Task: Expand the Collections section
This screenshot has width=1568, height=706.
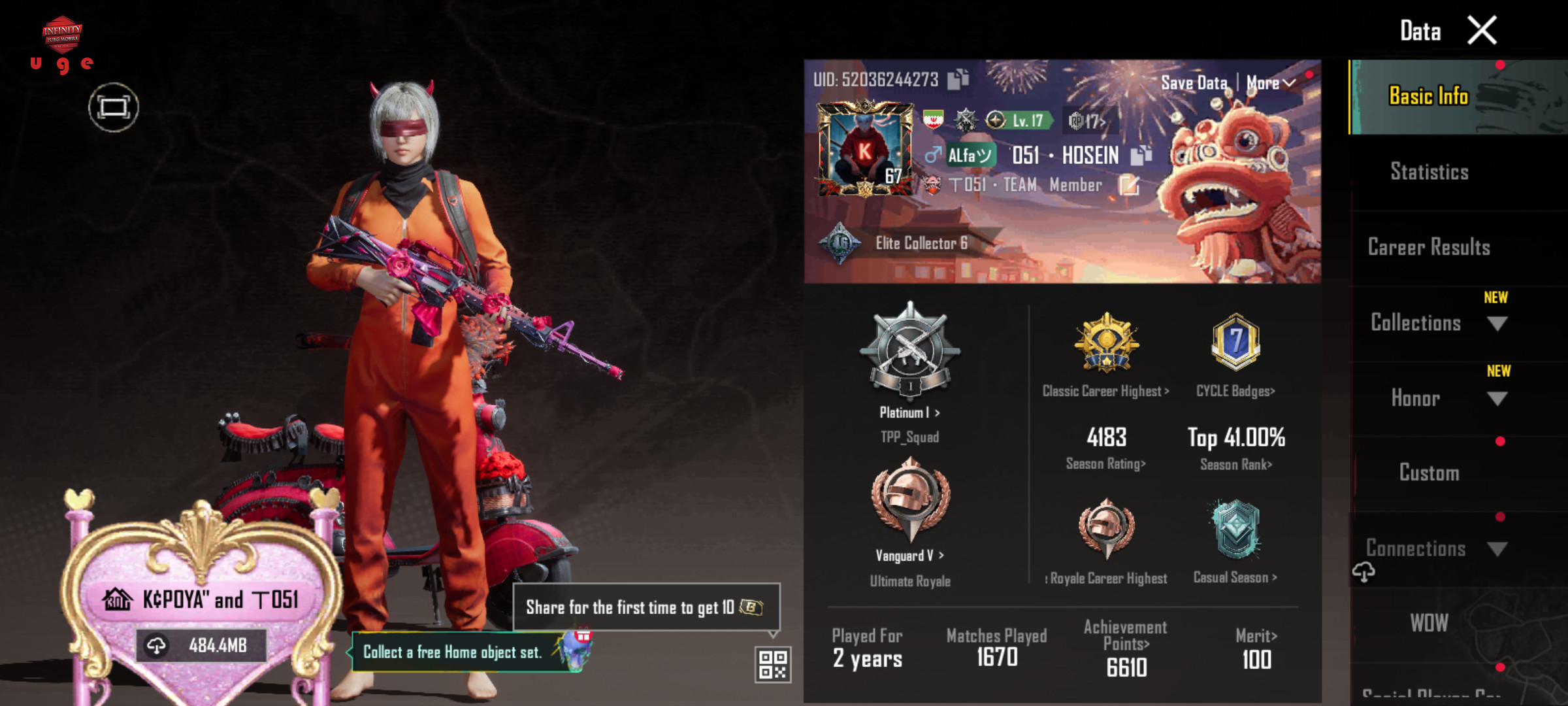Action: click(x=1437, y=323)
